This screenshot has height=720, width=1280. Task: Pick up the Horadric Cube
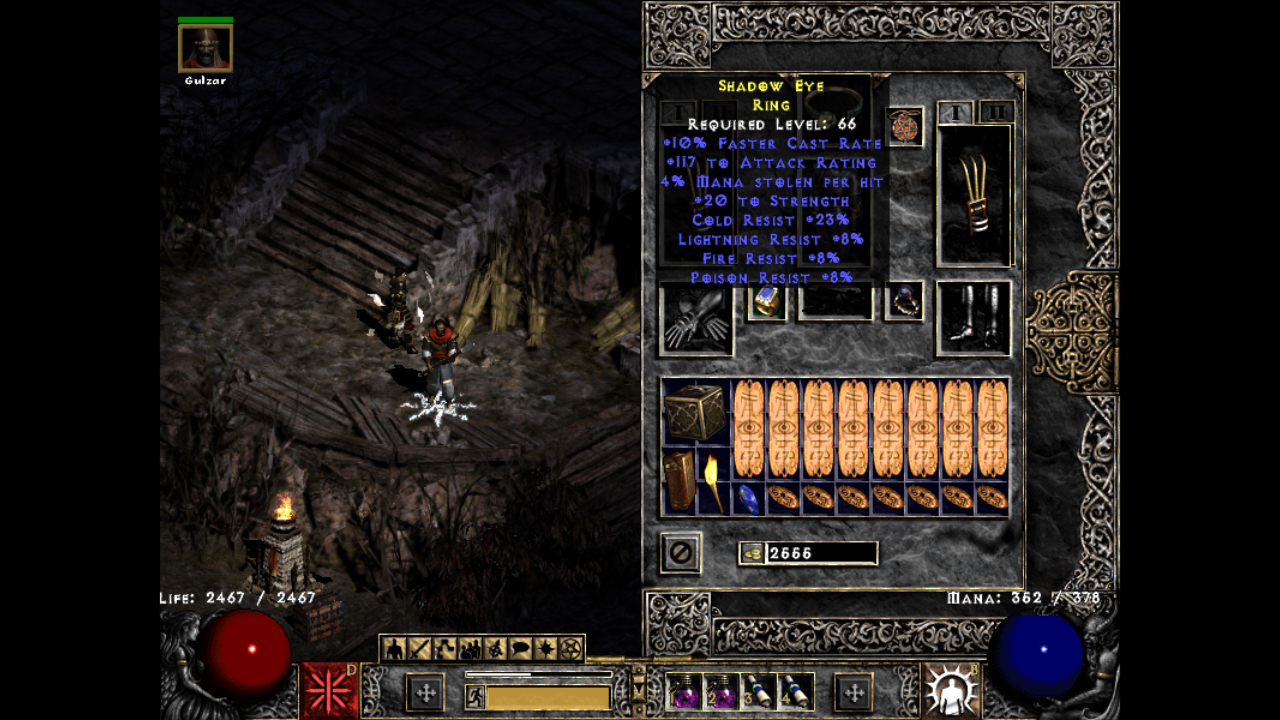click(x=695, y=412)
